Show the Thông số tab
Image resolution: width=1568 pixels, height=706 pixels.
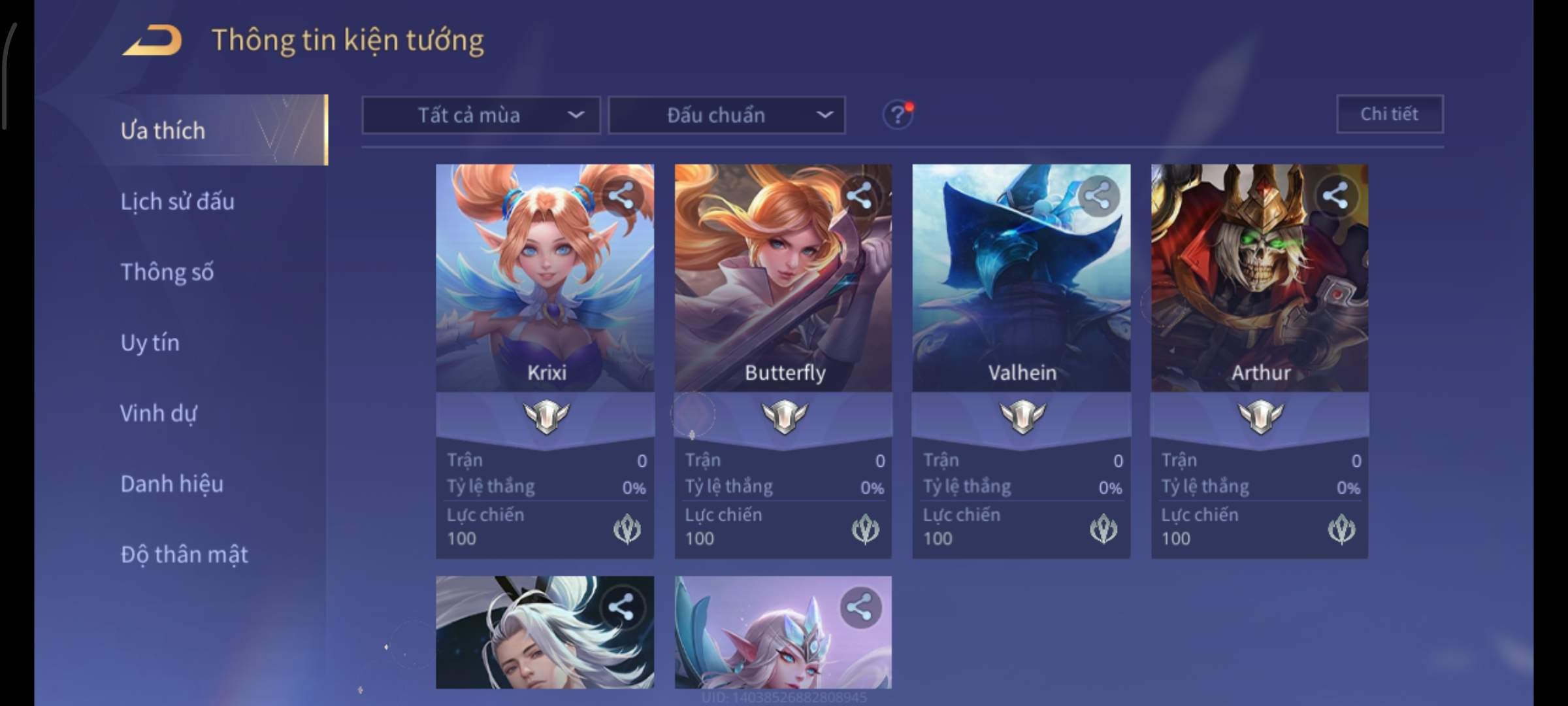click(x=167, y=272)
